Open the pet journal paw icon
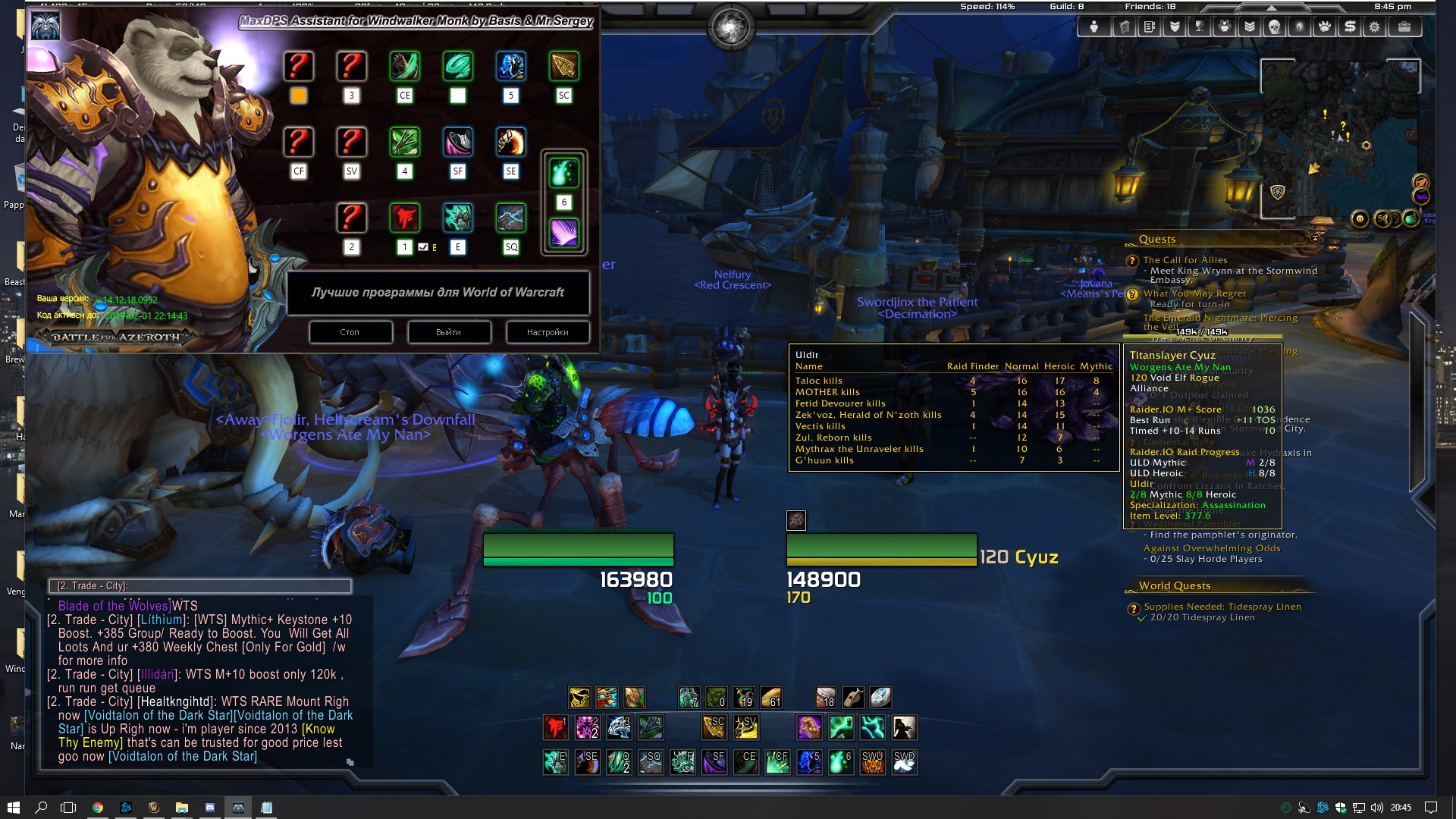This screenshot has height=819, width=1456. click(1324, 27)
